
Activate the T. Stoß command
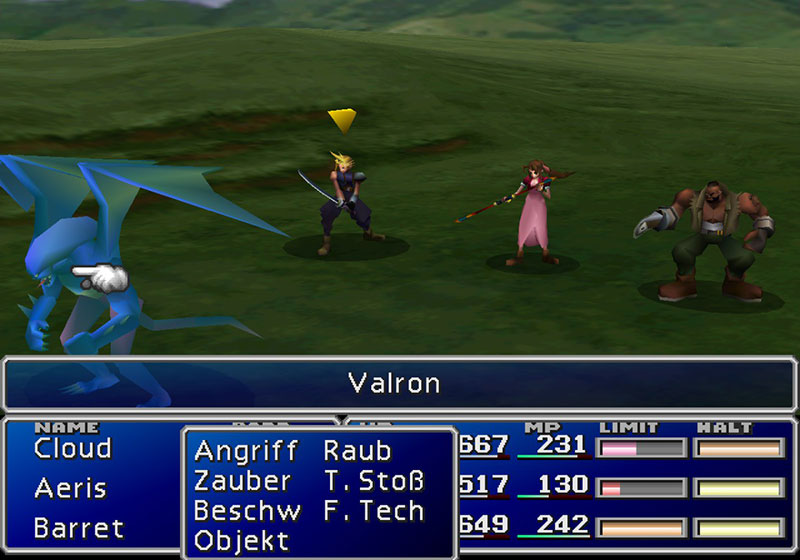[374, 481]
